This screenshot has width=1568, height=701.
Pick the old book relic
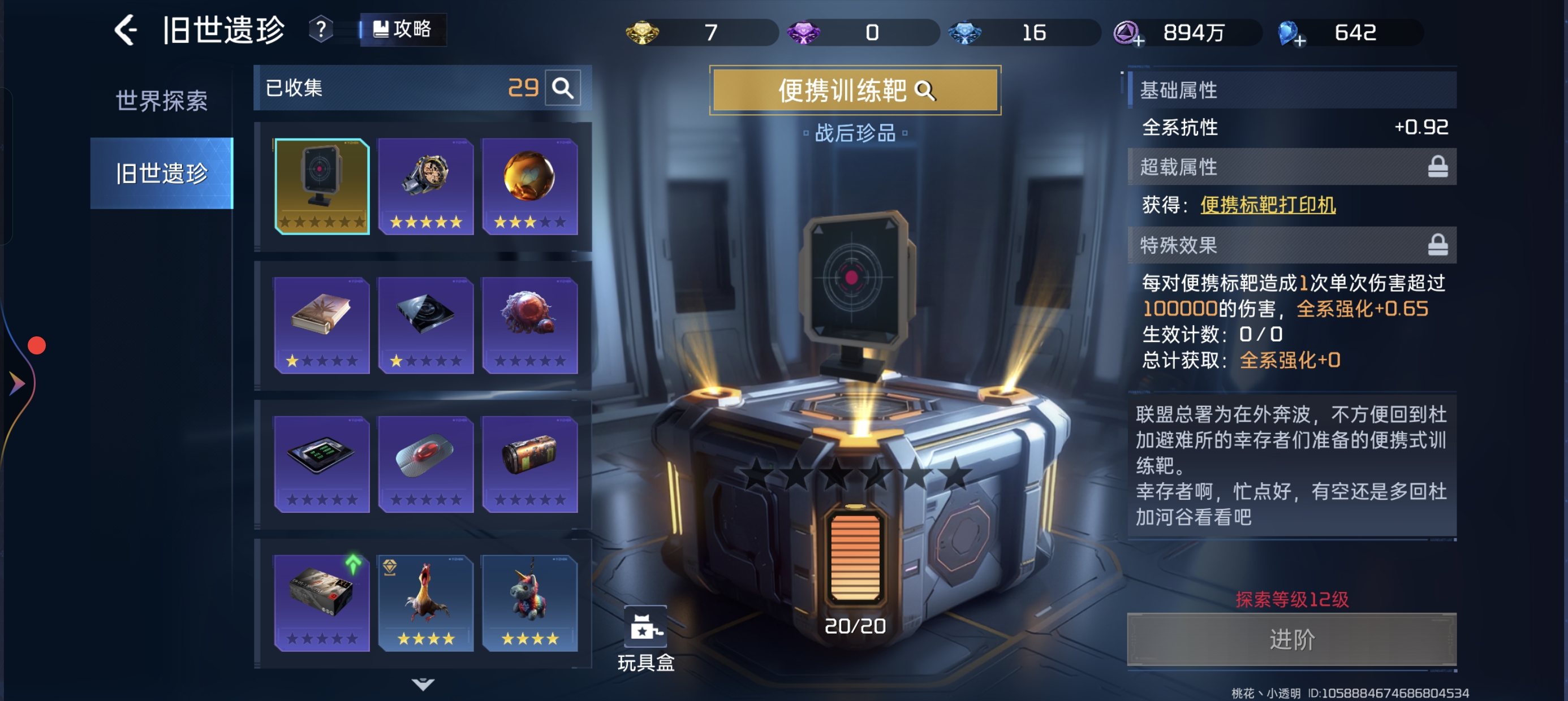coord(321,324)
